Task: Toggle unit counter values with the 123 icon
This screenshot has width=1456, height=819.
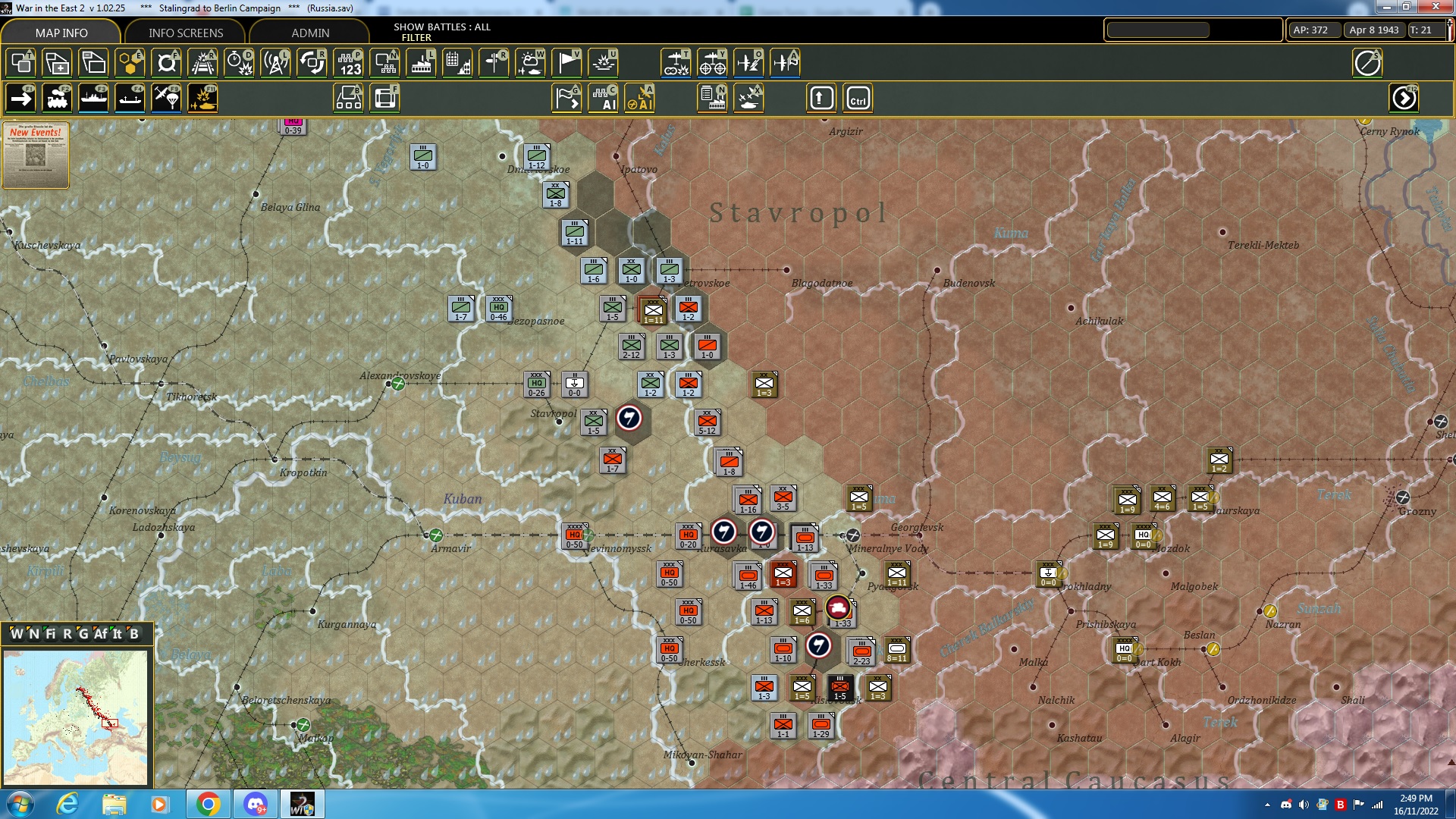Action: (x=350, y=63)
